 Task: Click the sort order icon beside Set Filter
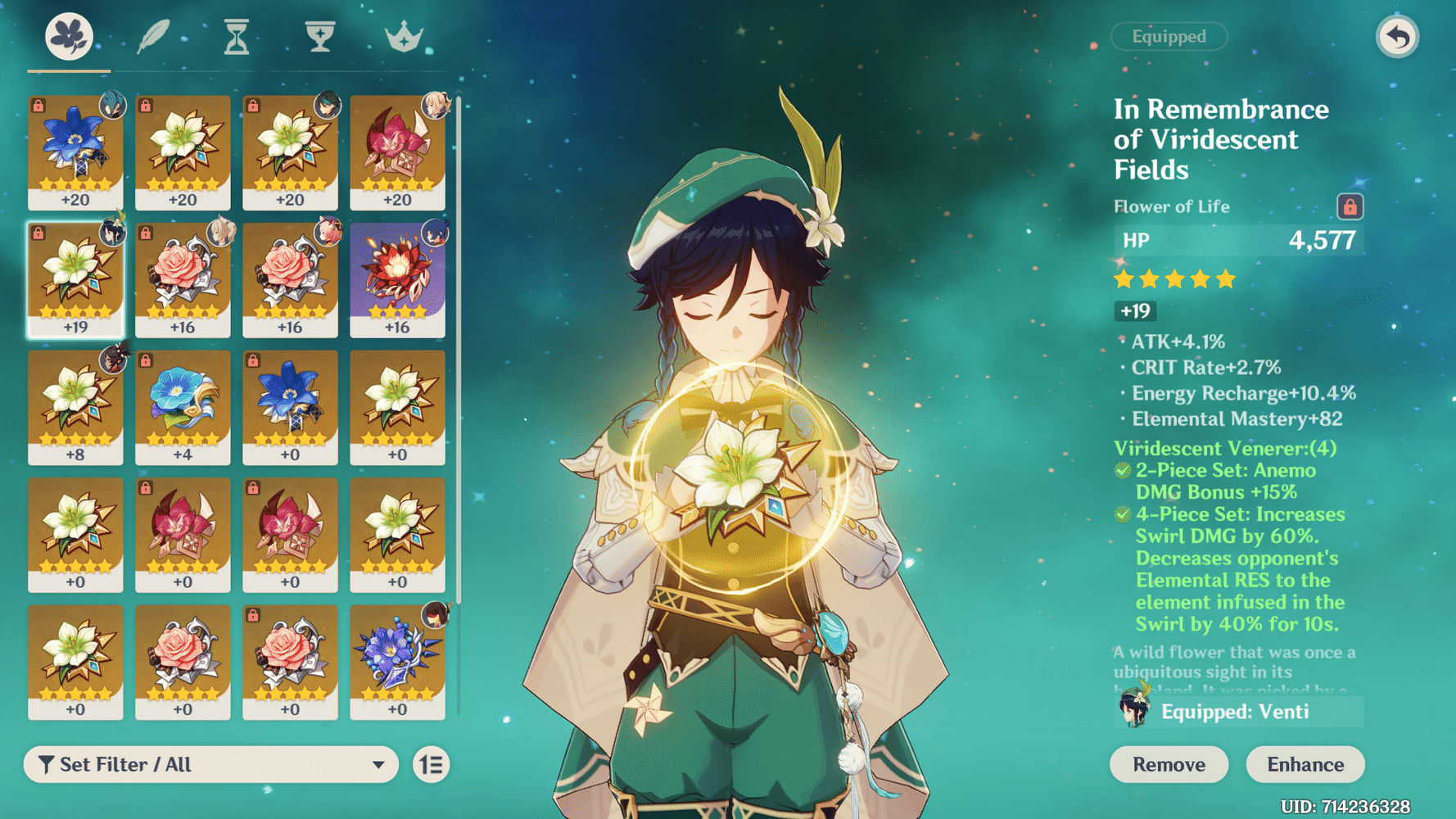tap(432, 764)
